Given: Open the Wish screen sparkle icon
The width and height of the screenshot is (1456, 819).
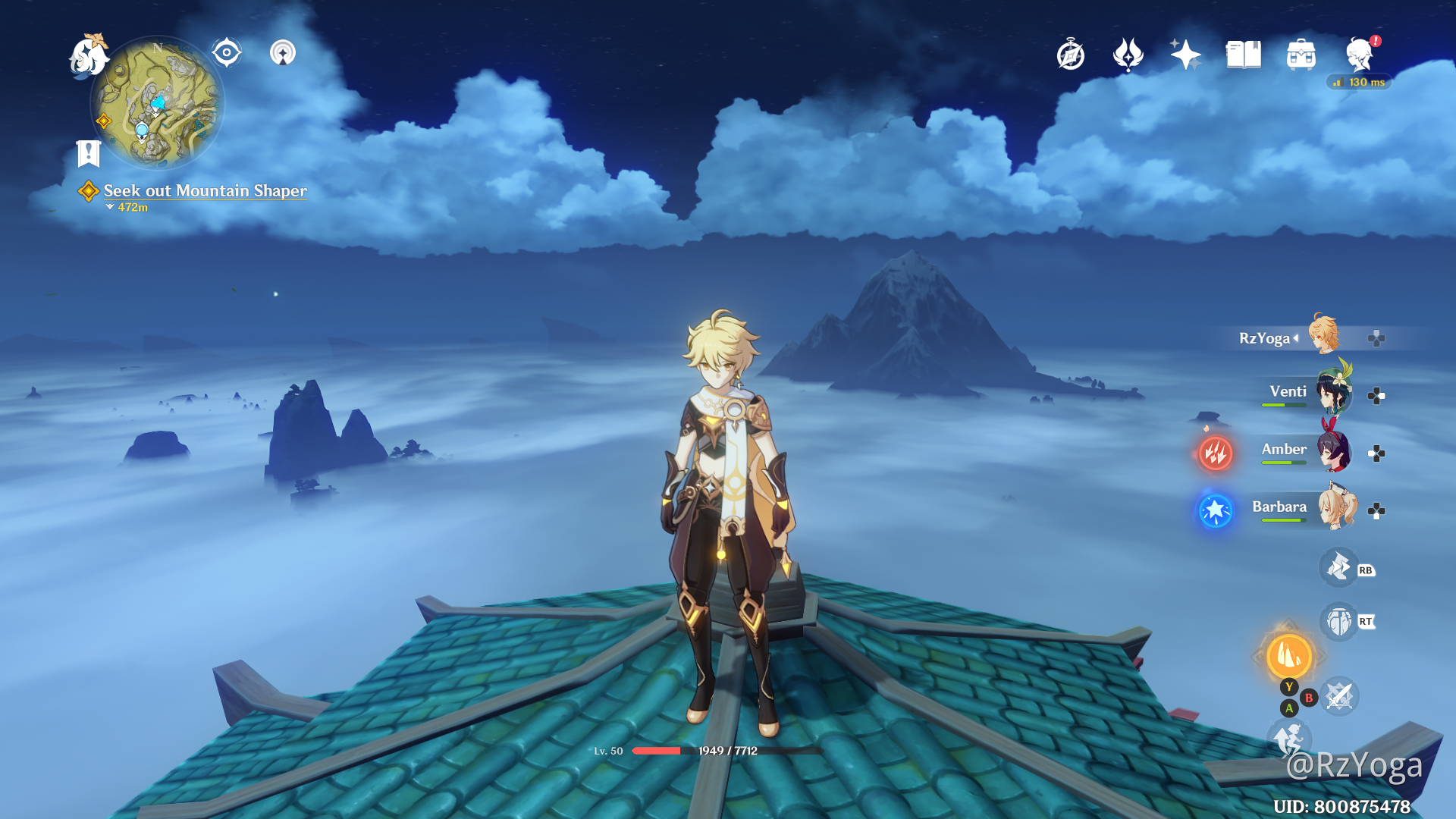Looking at the screenshot, I should tap(1187, 54).
